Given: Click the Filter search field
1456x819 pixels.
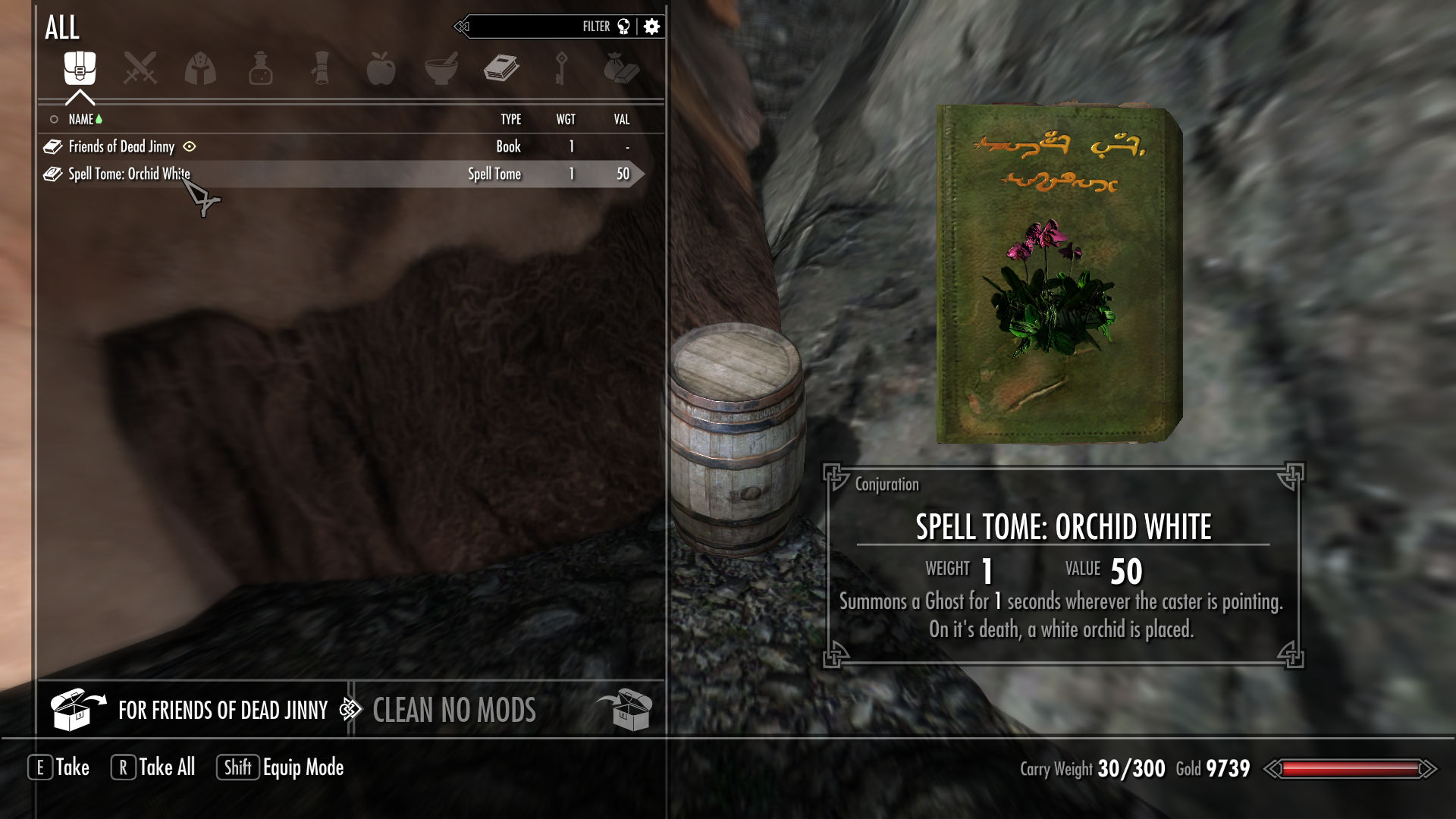Looking at the screenshot, I should pos(531,27).
